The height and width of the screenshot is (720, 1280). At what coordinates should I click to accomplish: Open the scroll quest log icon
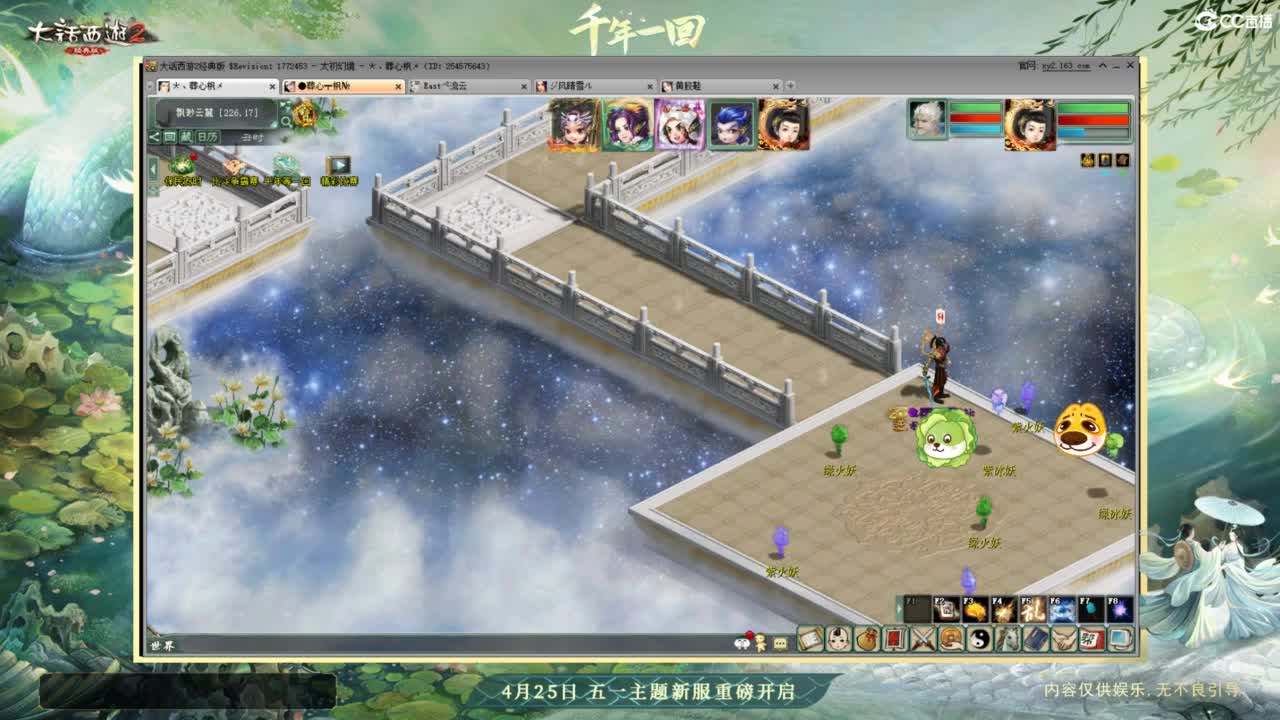(x=810, y=641)
